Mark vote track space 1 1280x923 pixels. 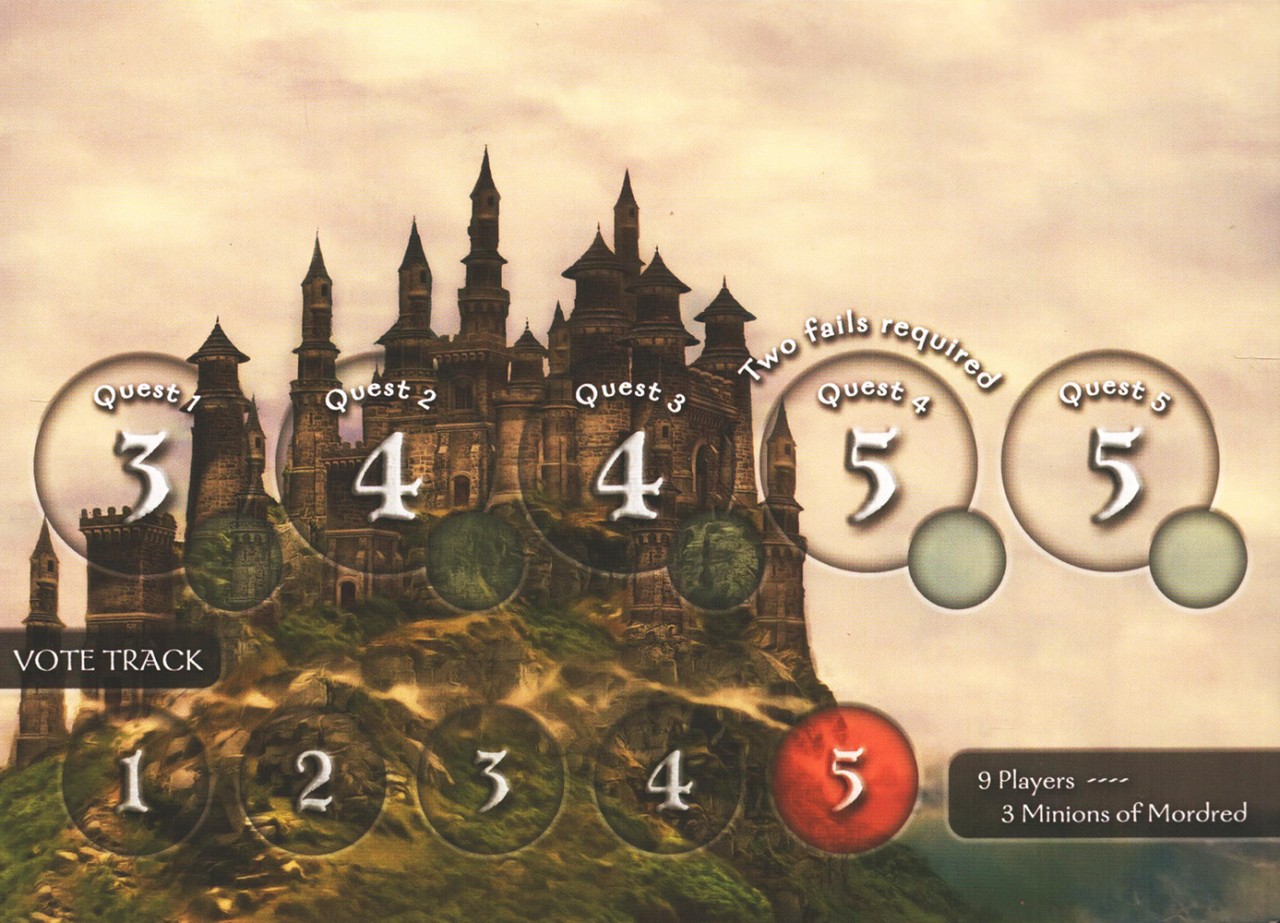135,780
